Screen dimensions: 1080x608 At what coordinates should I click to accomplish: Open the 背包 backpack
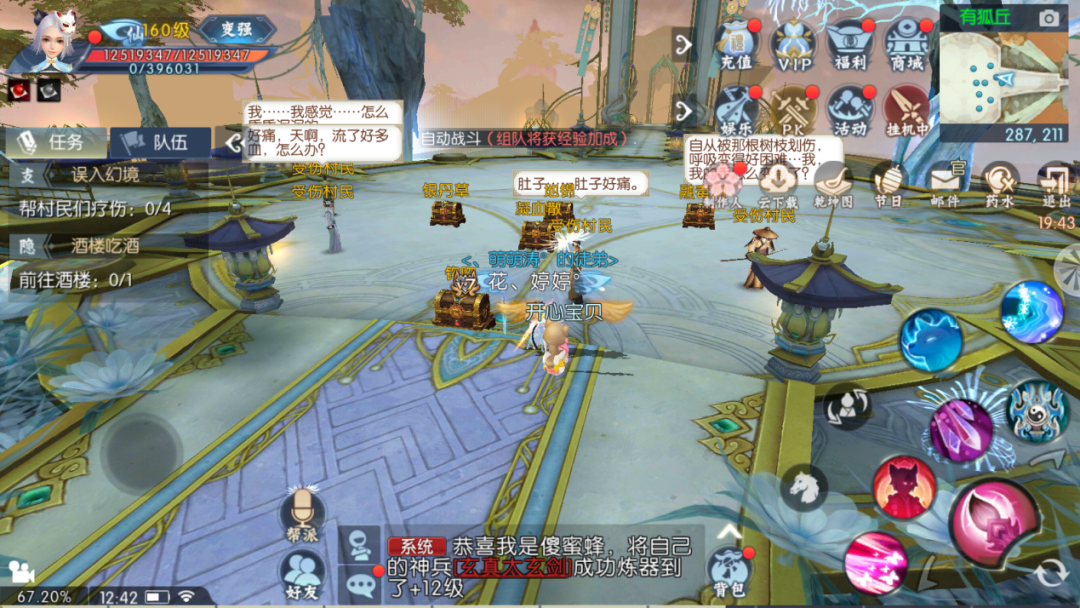tap(731, 569)
